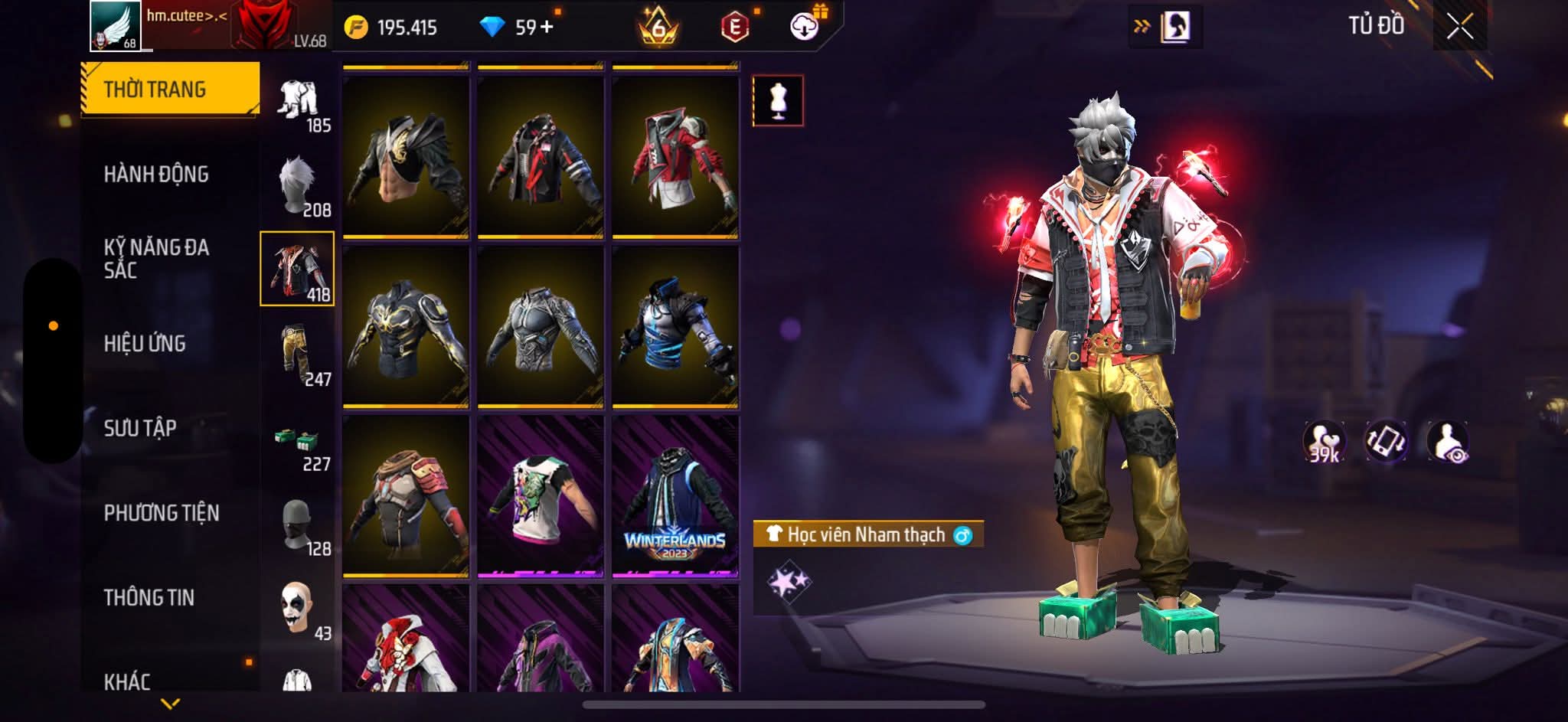Open the Hiệu Ứng menu entry
The image size is (1568, 722).
145,344
